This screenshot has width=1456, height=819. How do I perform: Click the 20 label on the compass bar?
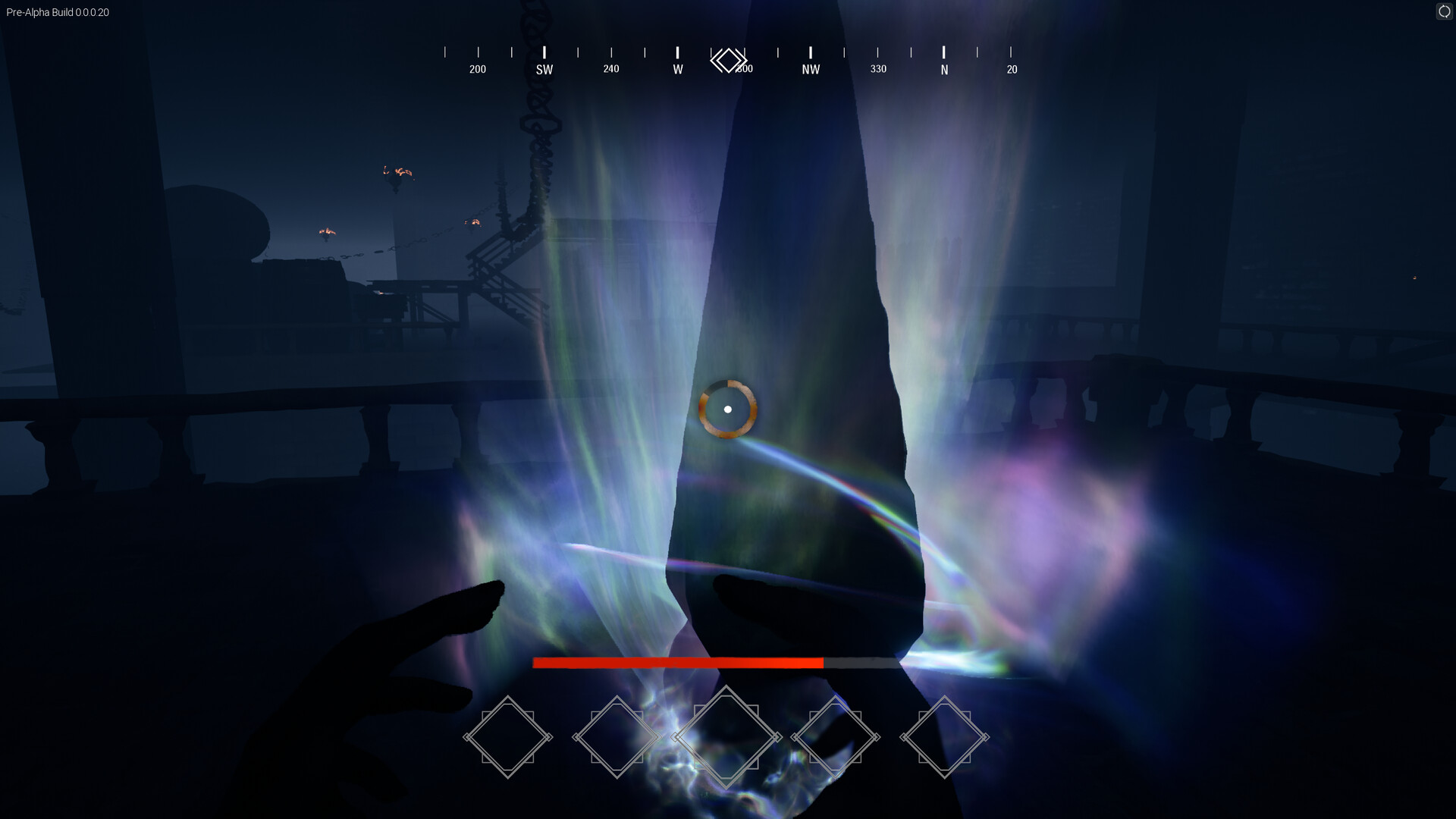pyautogui.click(x=1012, y=68)
